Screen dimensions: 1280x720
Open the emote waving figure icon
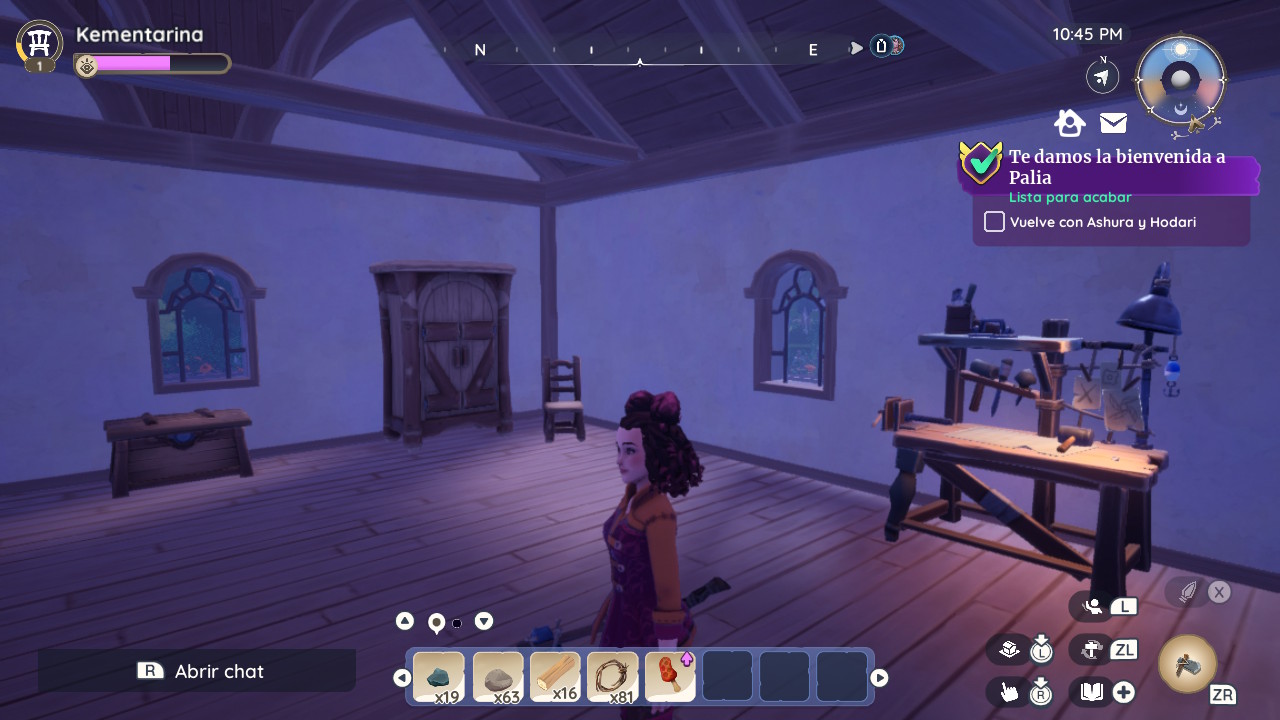tap(1093, 605)
